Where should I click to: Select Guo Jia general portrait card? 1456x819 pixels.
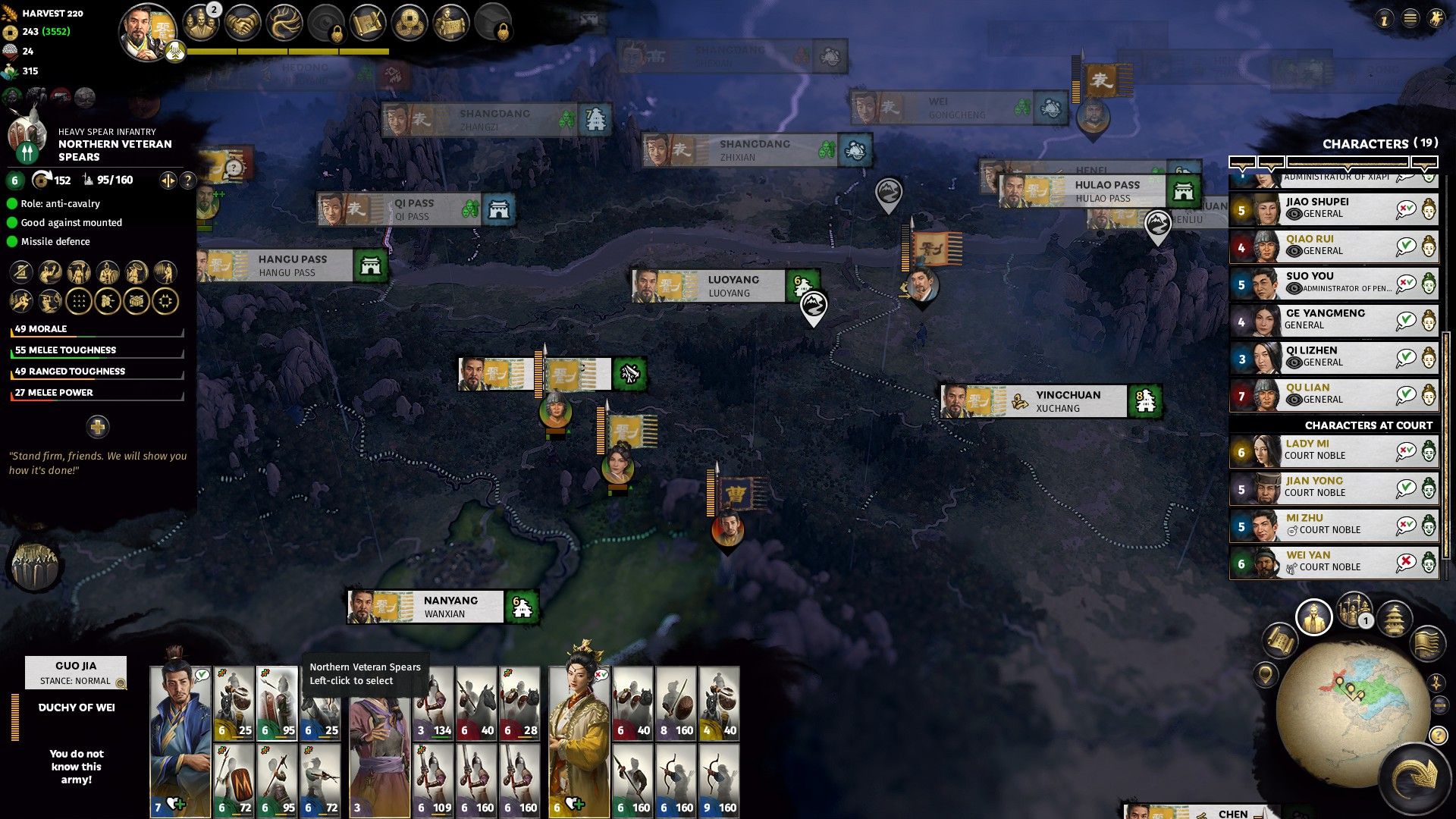180,739
